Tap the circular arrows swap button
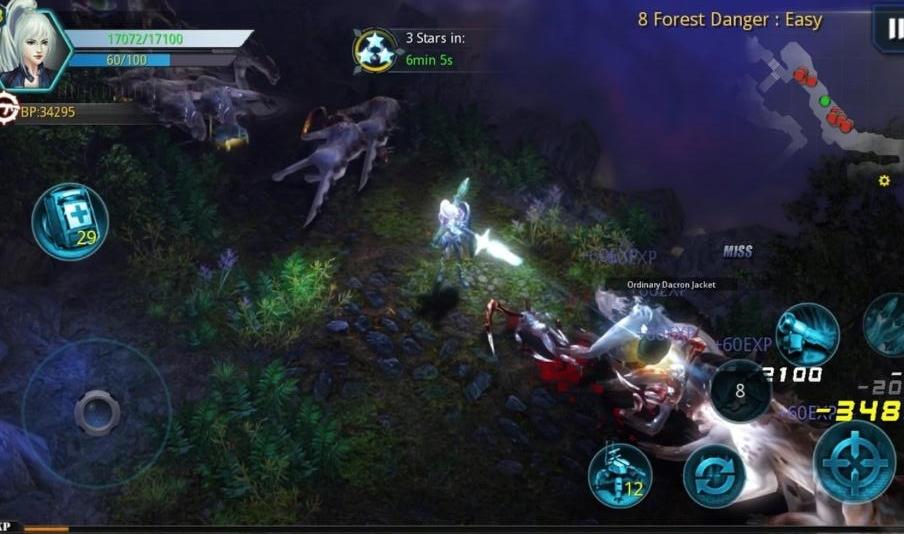This screenshot has height=534, width=904. (714, 476)
